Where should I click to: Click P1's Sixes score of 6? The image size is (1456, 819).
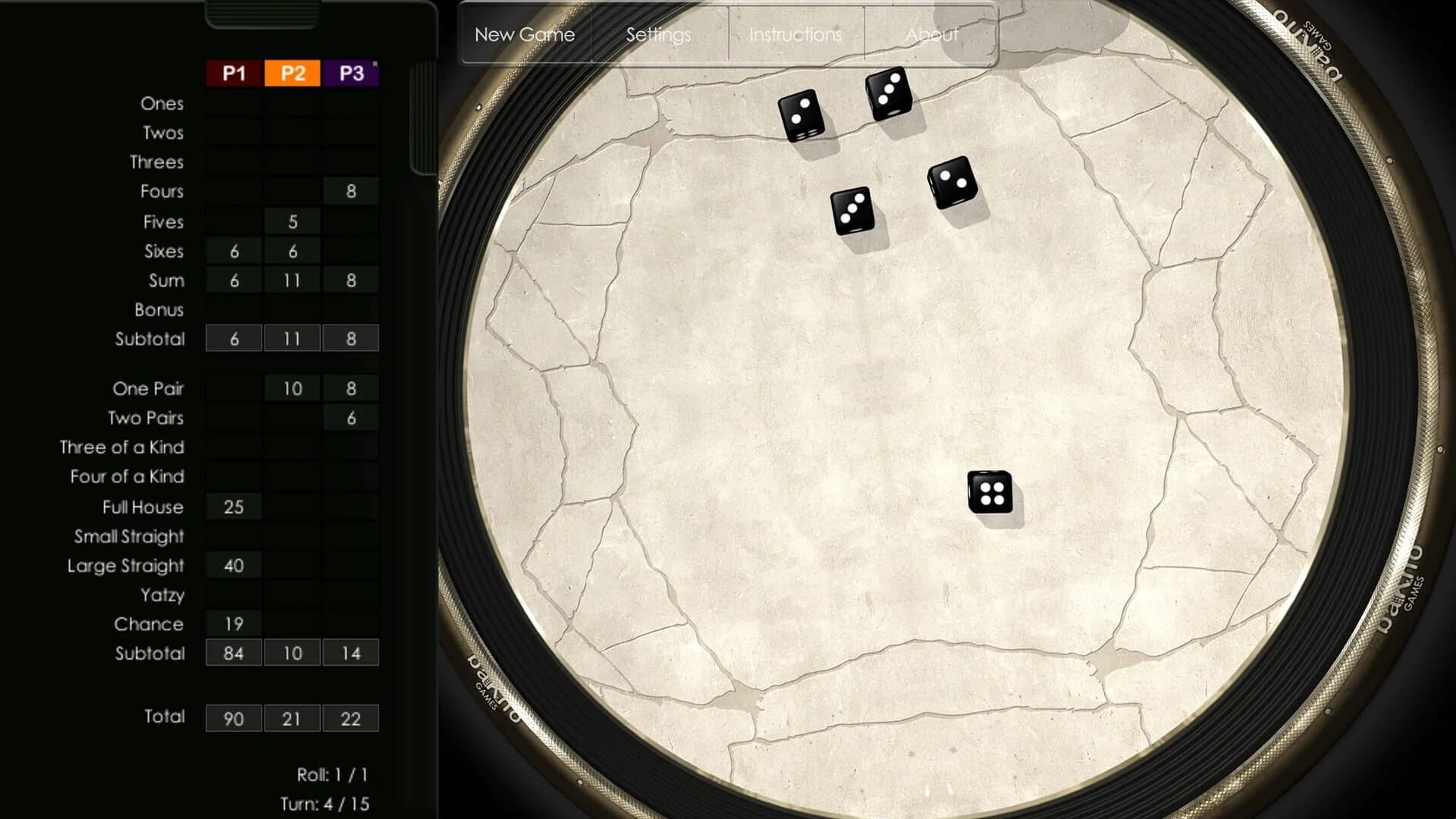(233, 250)
